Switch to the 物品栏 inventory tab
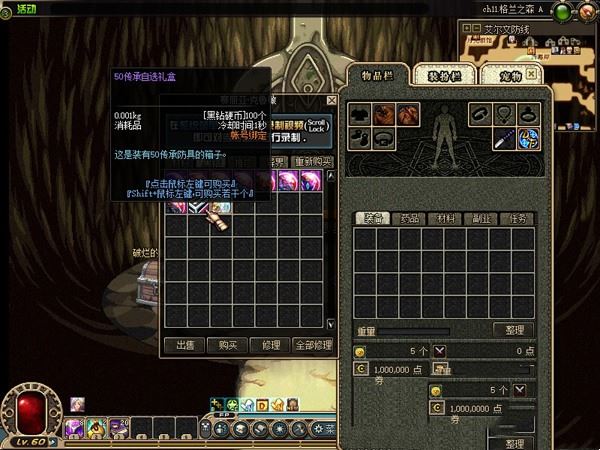This screenshot has height=450, width=600. coord(378,75)
